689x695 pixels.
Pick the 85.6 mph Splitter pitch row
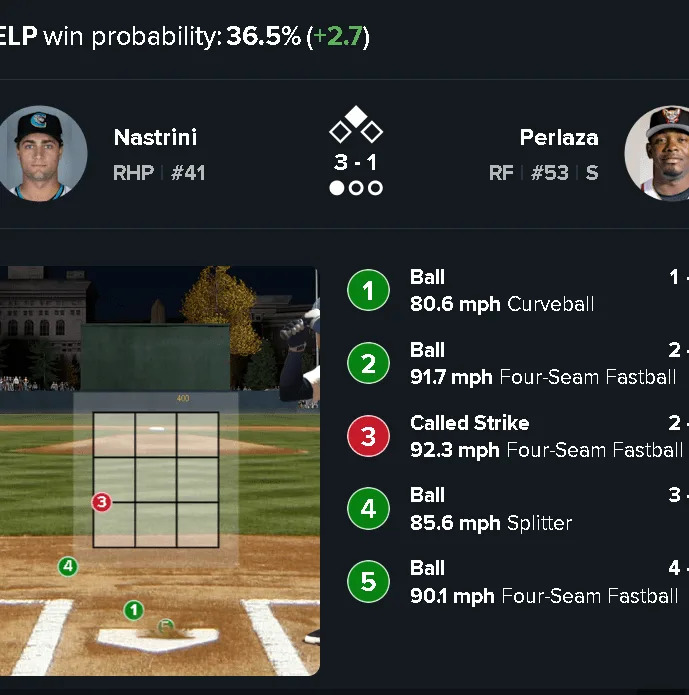515,509
